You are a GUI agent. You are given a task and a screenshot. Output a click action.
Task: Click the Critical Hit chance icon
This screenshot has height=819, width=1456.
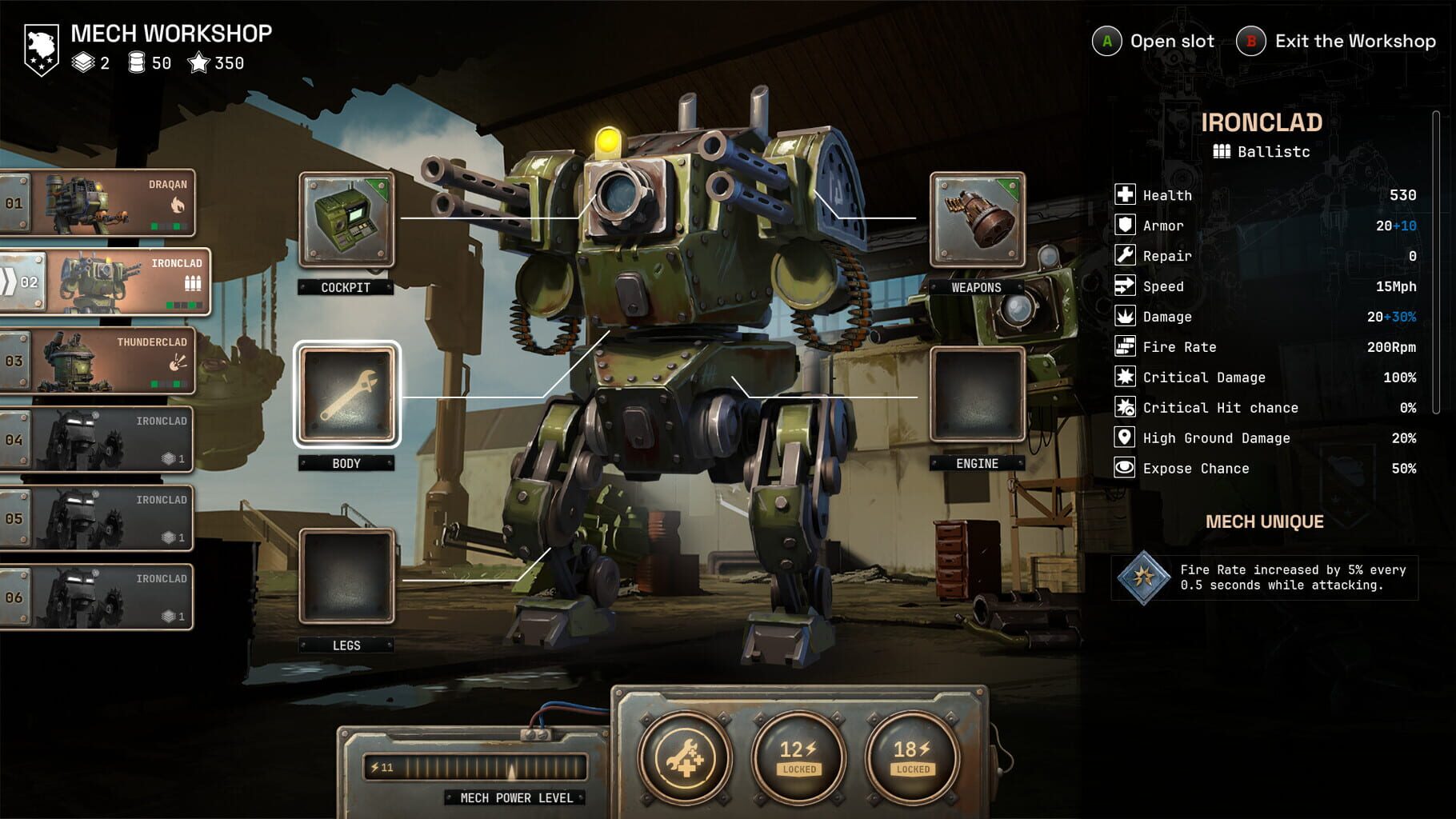tap(1123, 407)
